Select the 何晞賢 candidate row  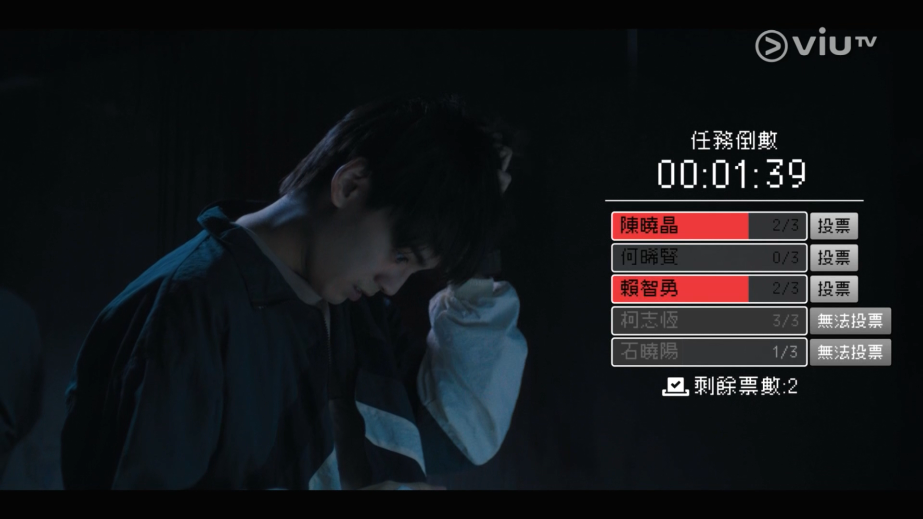pyautogui.click(x=708, y=258)
